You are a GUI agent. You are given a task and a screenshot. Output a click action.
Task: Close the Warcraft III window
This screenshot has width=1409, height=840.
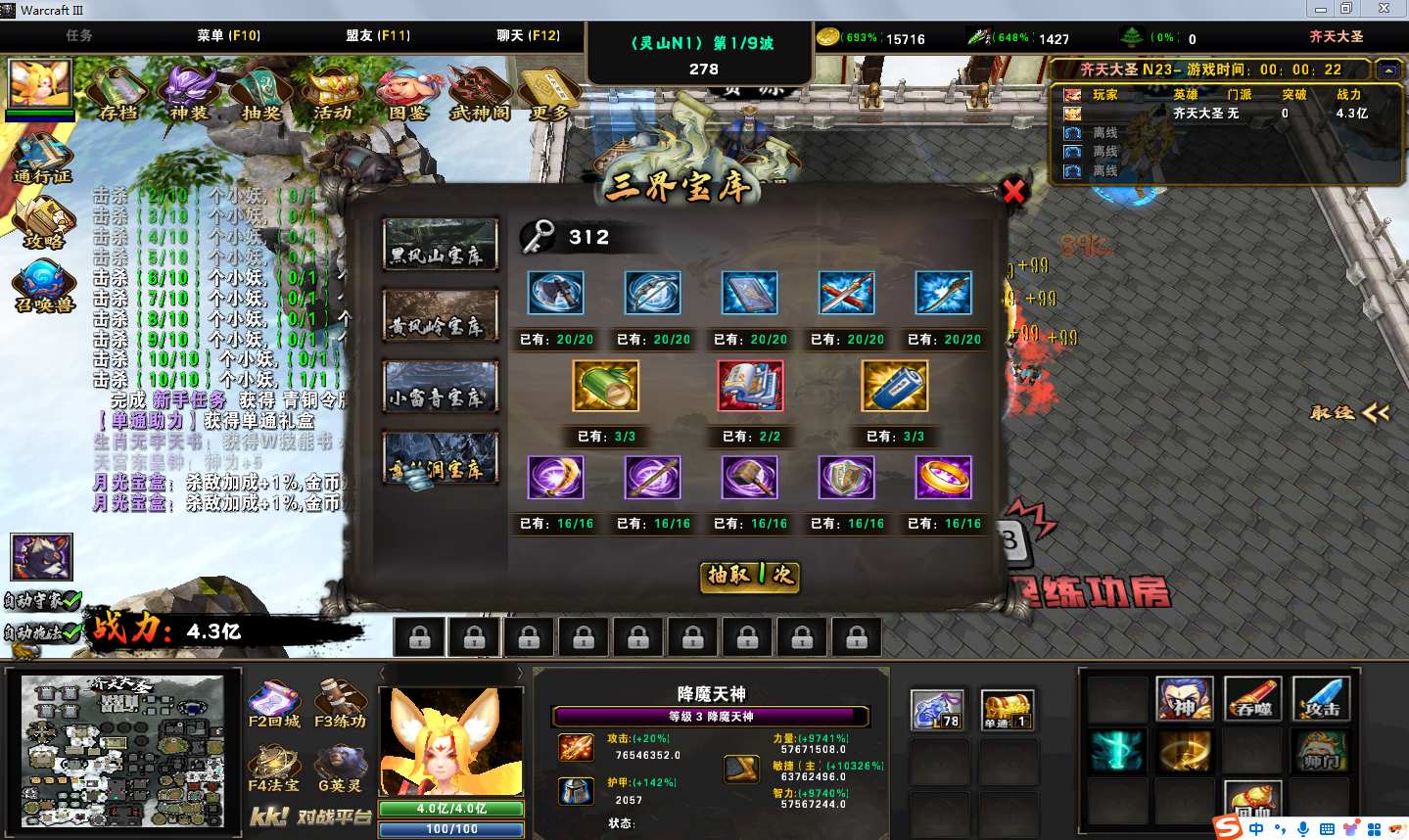pyautogui.click(x=1384, y=9)
